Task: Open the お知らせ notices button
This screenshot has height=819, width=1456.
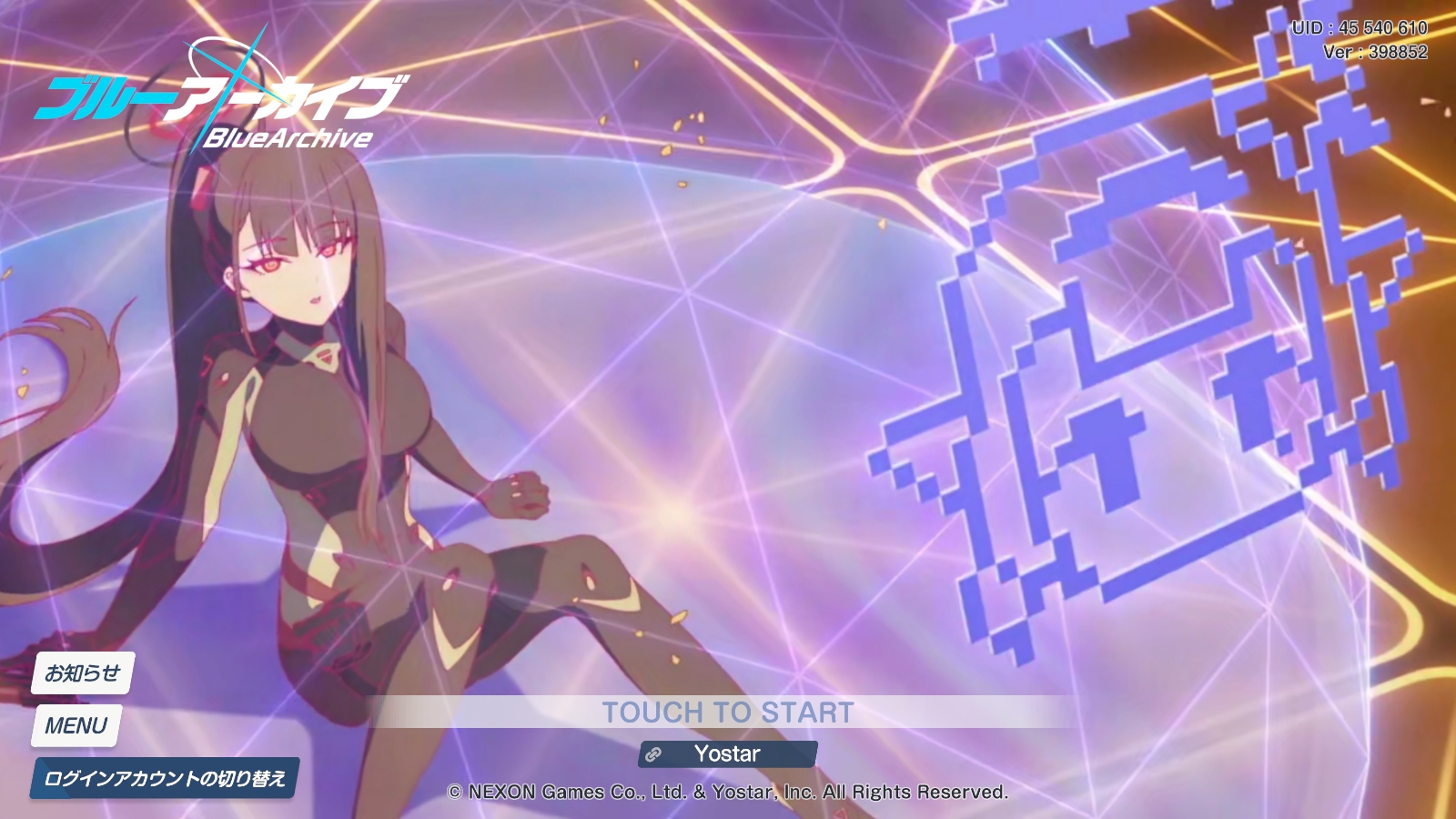Action: [x=83, y=673]
